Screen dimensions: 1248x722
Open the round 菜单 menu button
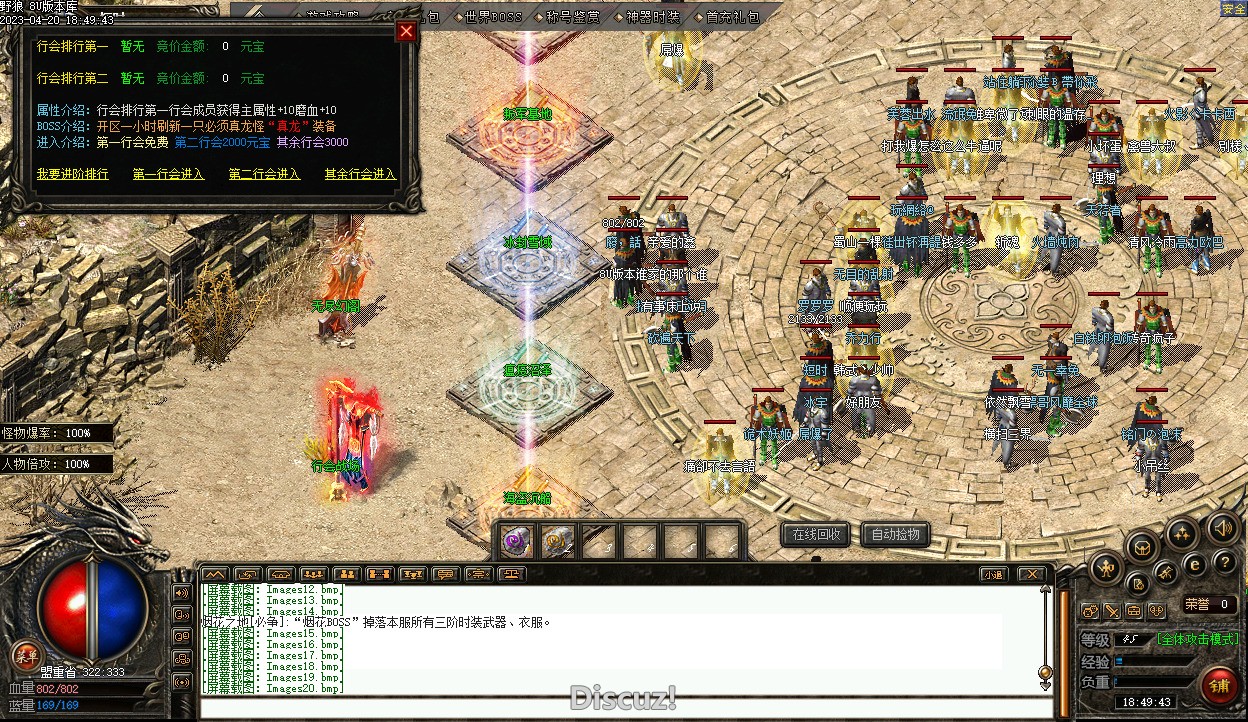(24, 656)
